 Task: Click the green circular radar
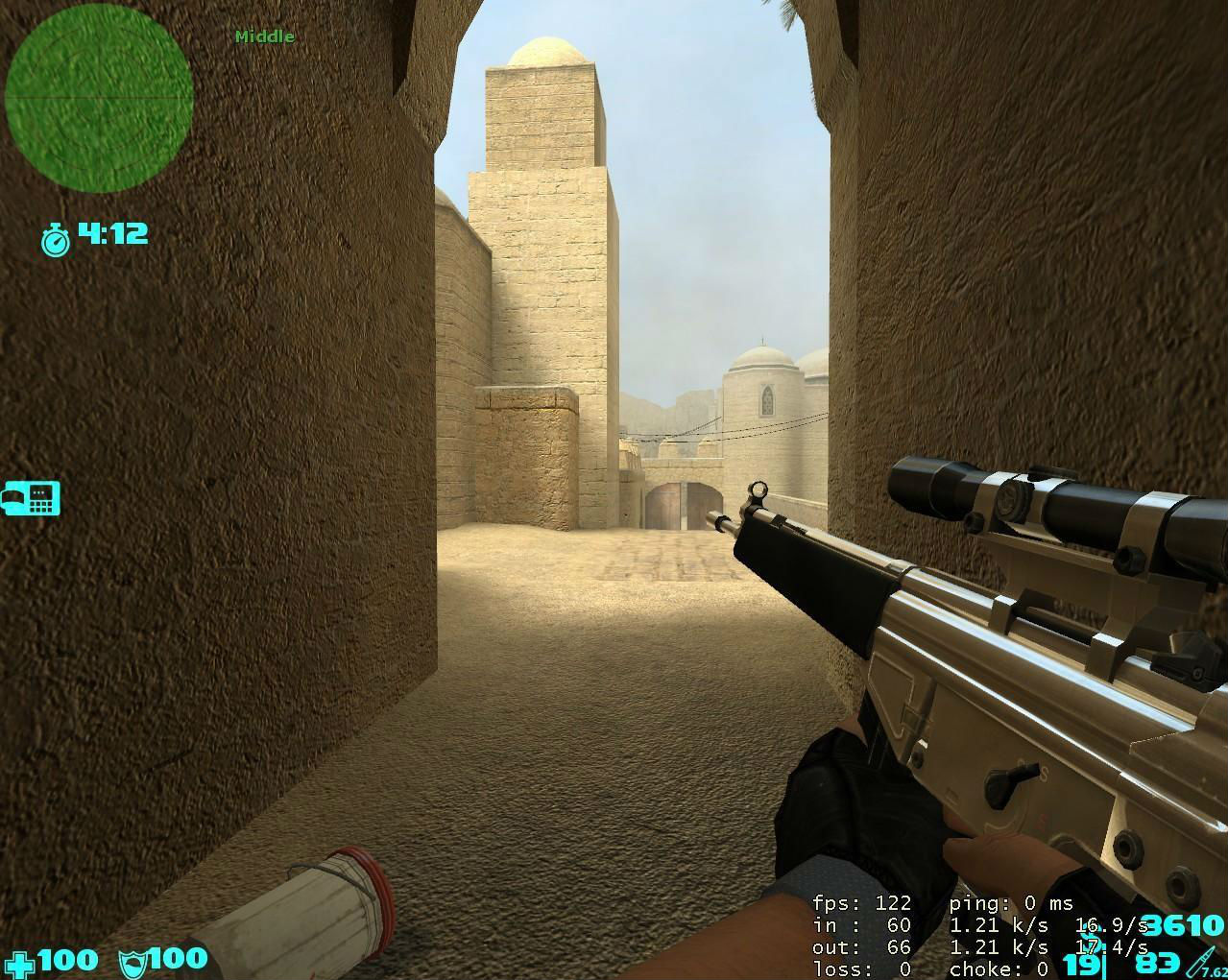click(x=99, y=98)
